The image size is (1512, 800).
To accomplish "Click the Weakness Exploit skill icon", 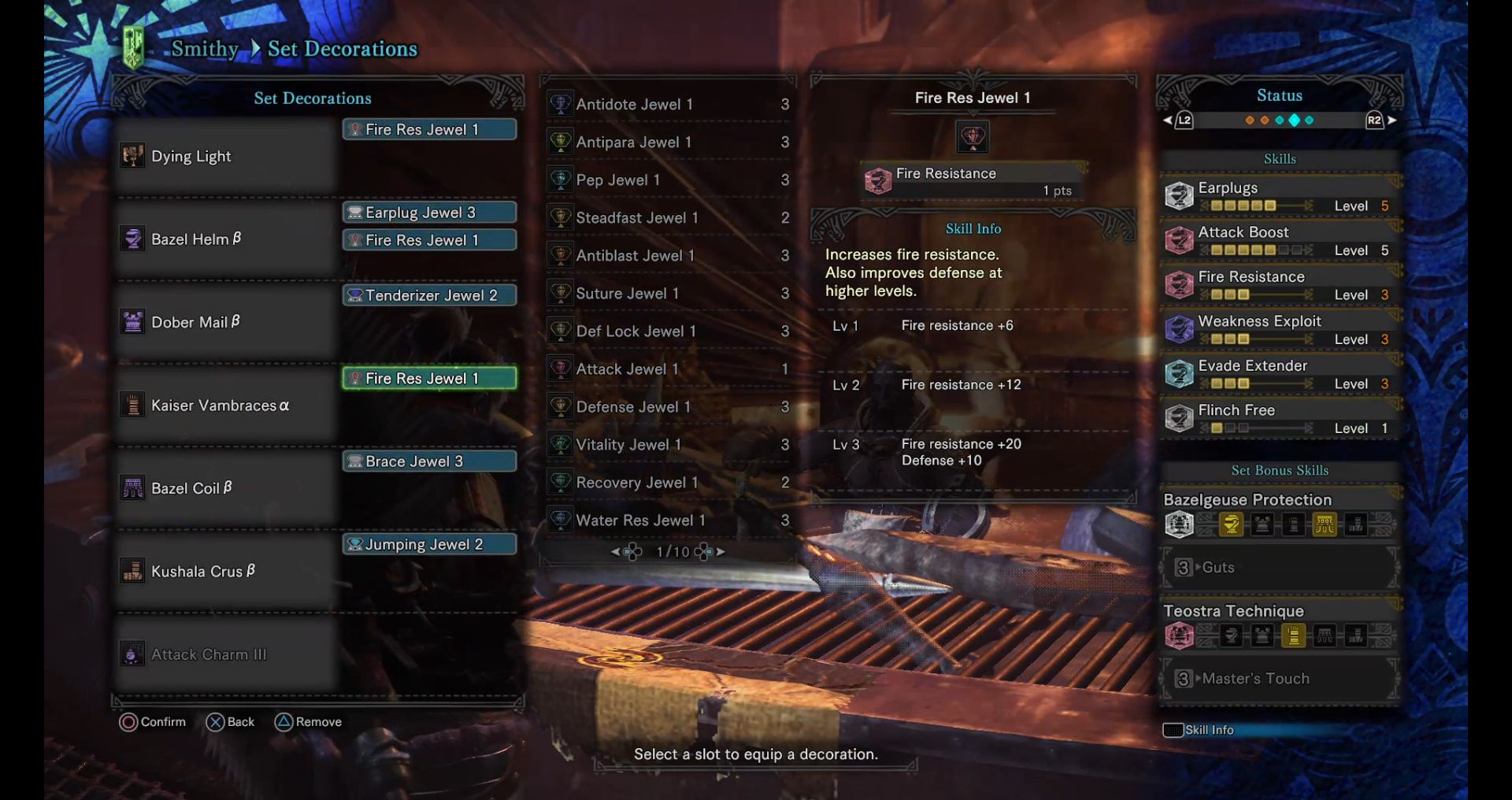I will [1179, 328].
